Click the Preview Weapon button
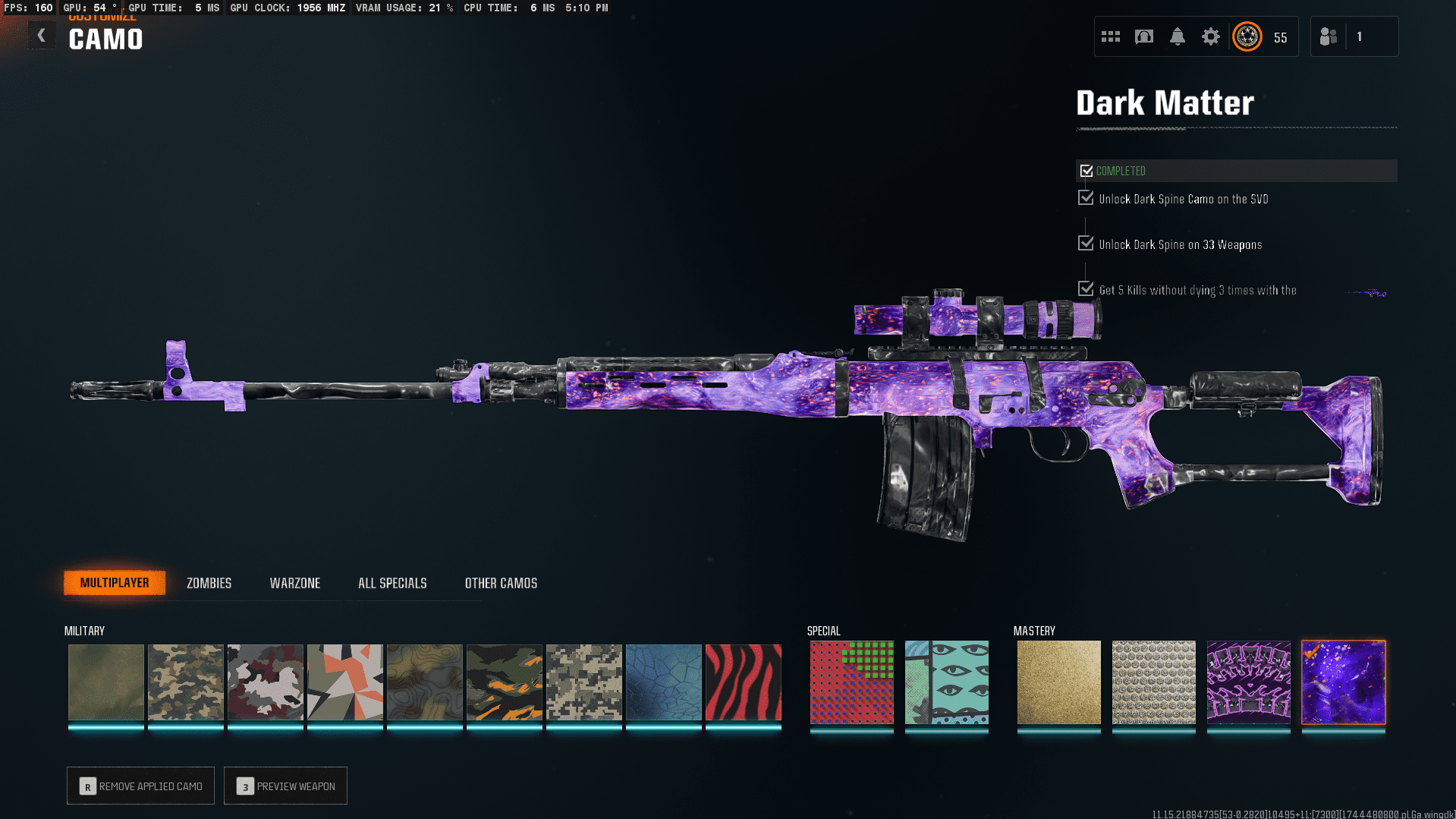This screenshot has width=1456, height=819. point(285,786)
